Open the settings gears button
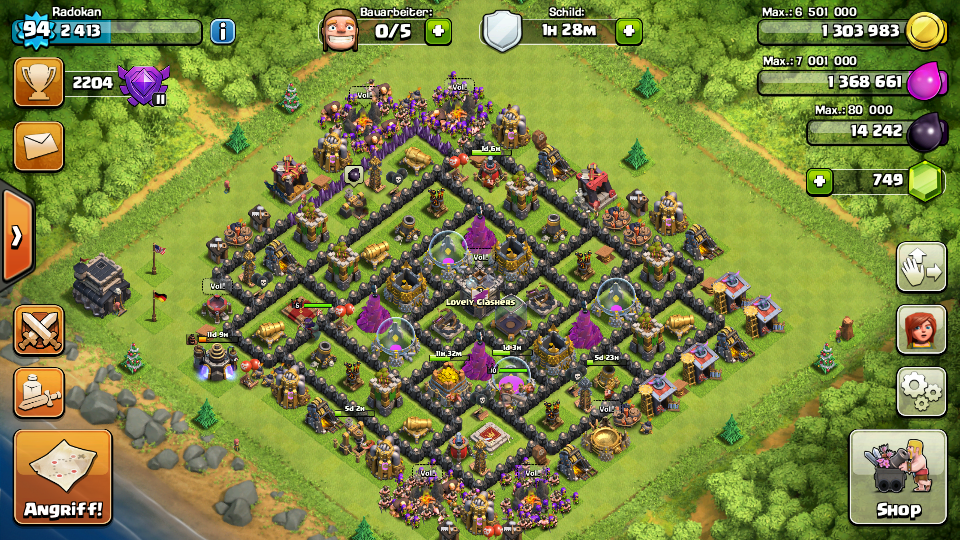Viewport: 960px width, 540px height. [x=921, y=390]
